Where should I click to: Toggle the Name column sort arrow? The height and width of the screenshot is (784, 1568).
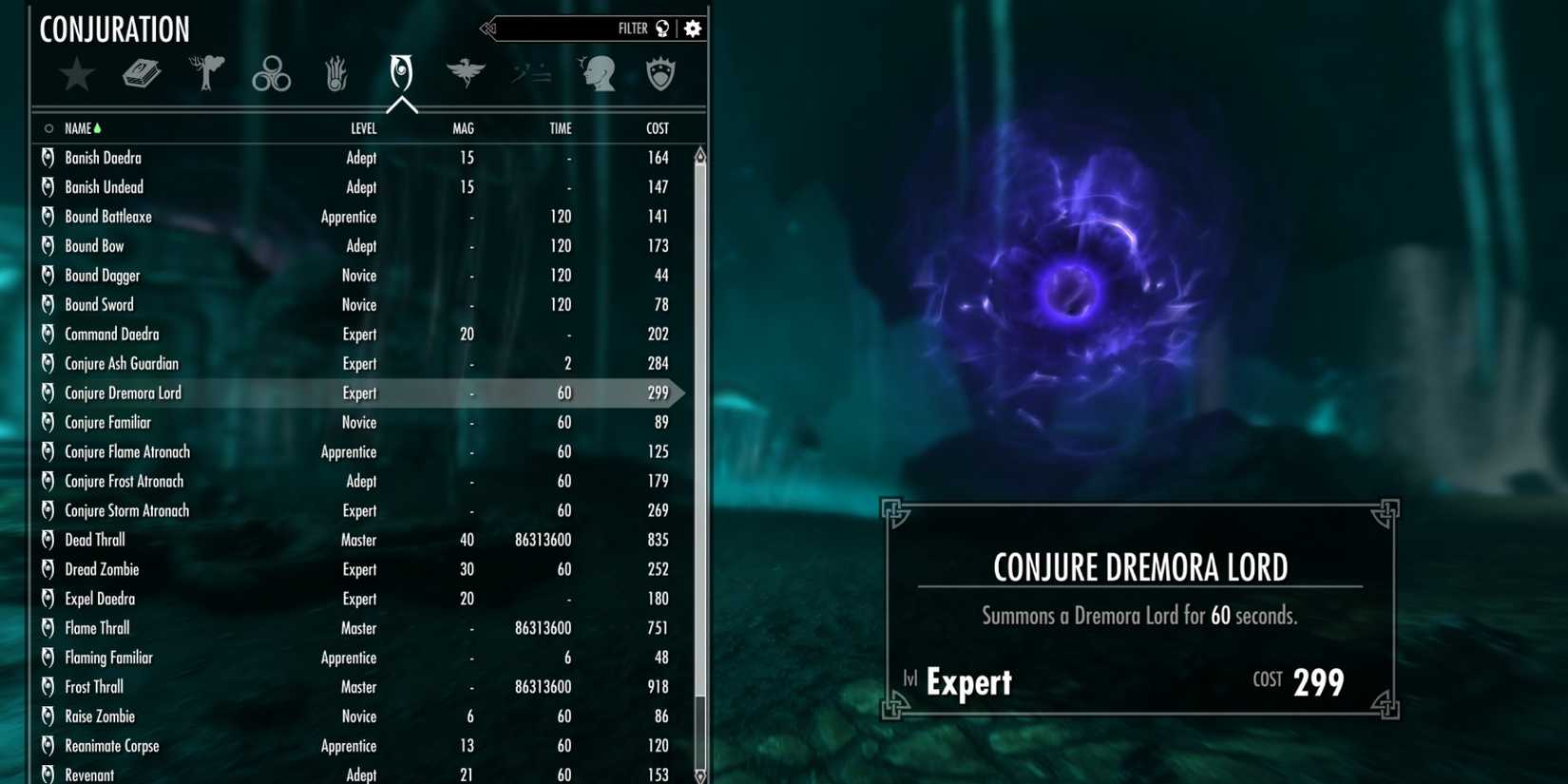[x=97, y=127]
